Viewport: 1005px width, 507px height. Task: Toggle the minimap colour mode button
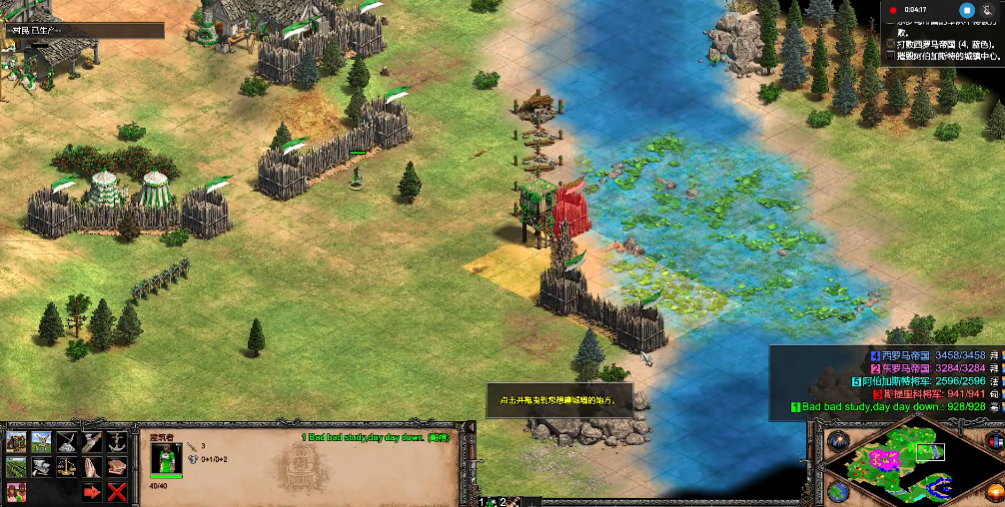(996, 442)
